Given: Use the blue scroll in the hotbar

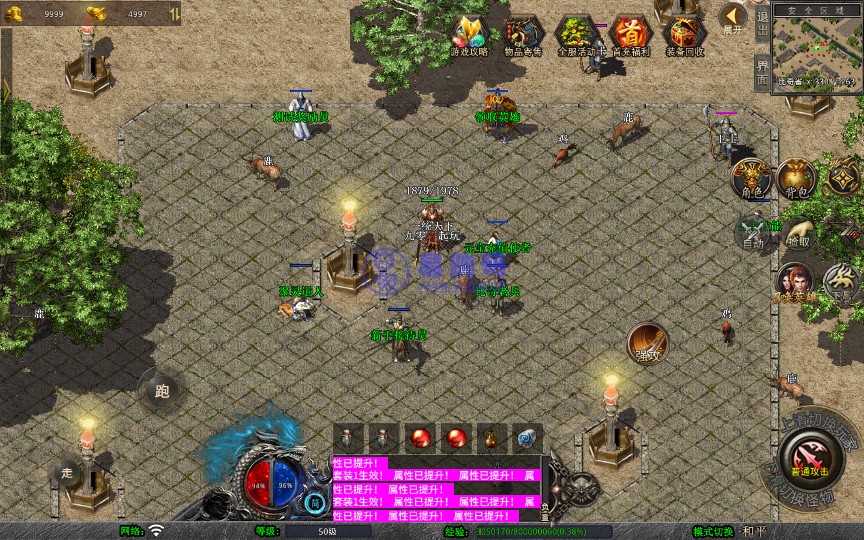Looking at the screenshot, I should (x=527, y=438).
